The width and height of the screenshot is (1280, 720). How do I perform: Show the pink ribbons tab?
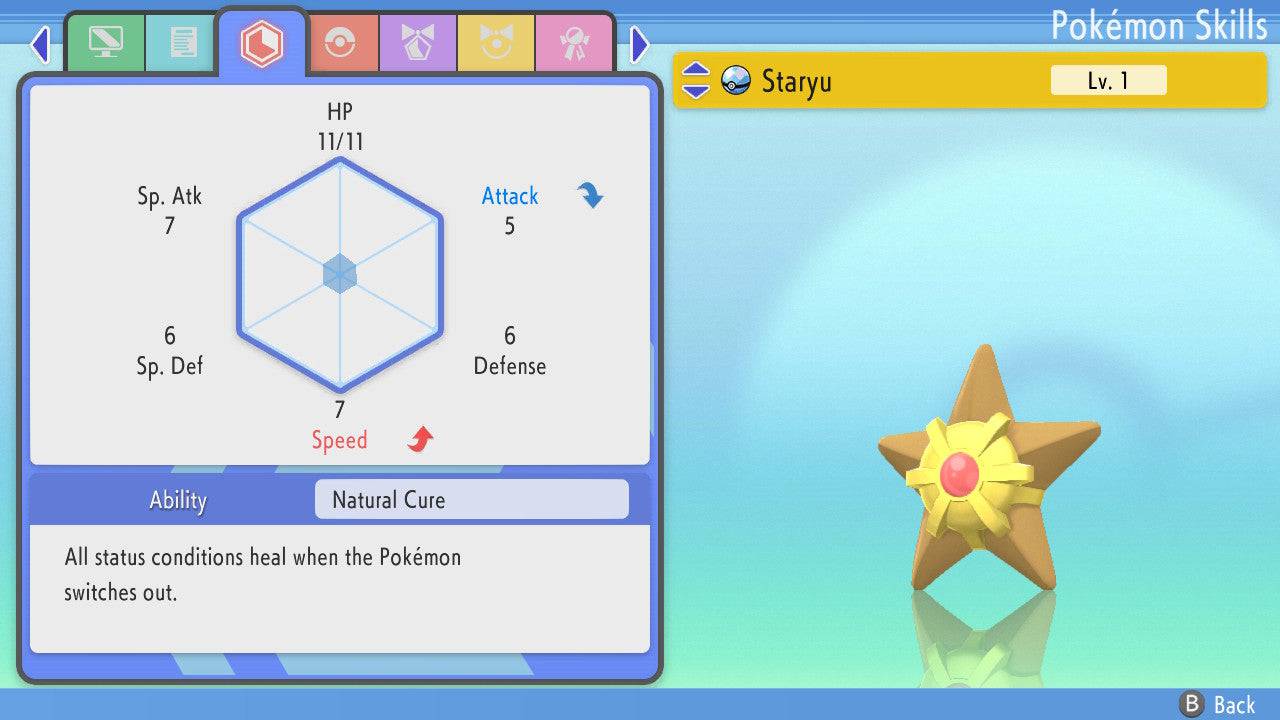573,42
